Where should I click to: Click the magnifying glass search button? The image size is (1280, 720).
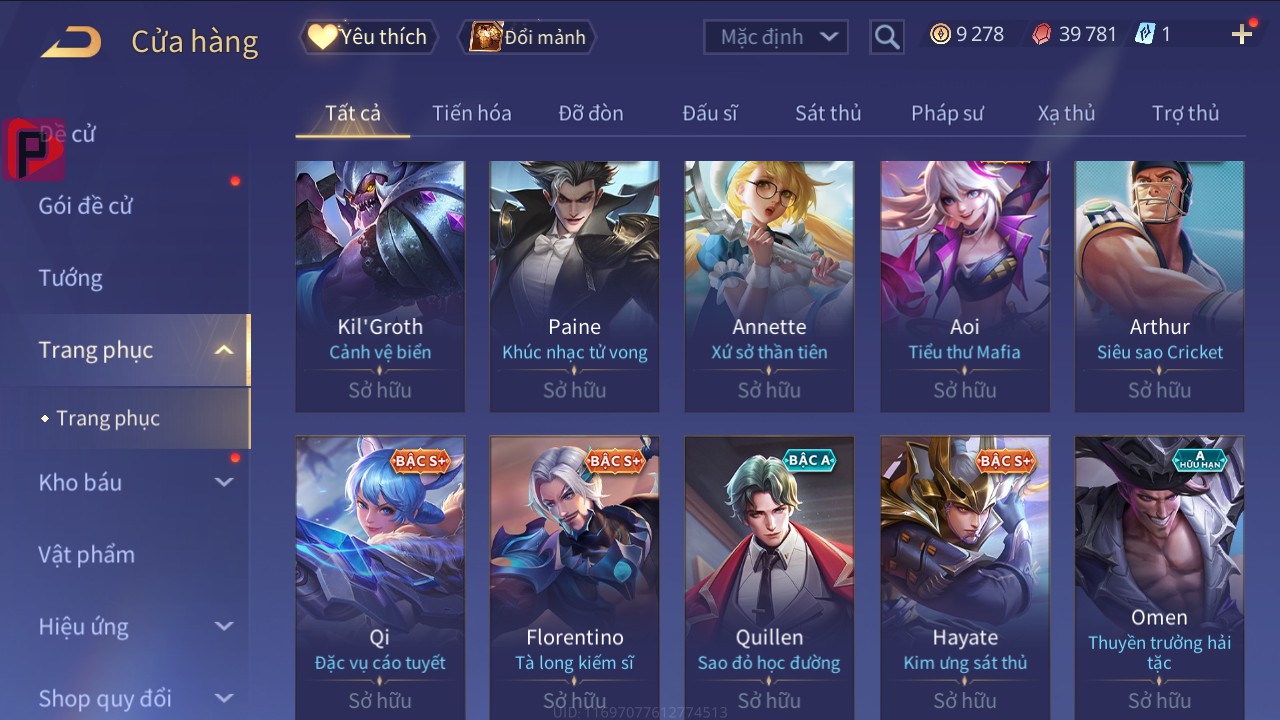pos(886,37)
